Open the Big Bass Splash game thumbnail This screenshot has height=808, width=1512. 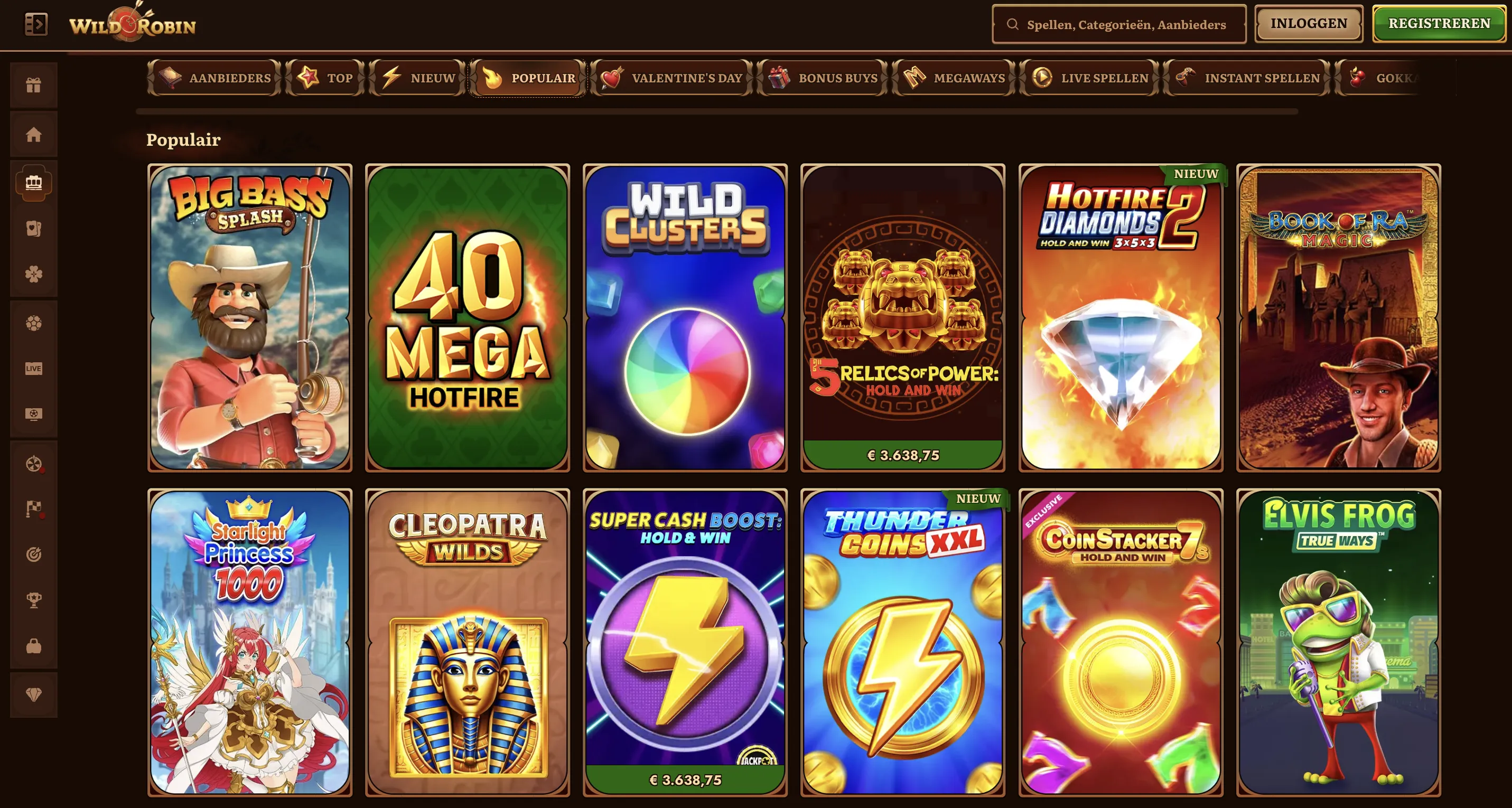point(249,317)
